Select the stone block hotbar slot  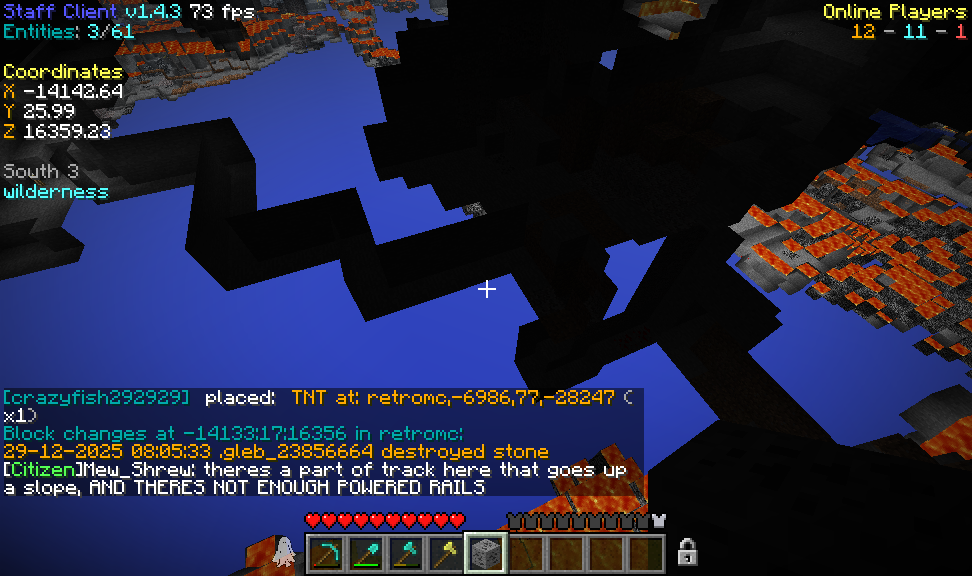tap(486, 553)
